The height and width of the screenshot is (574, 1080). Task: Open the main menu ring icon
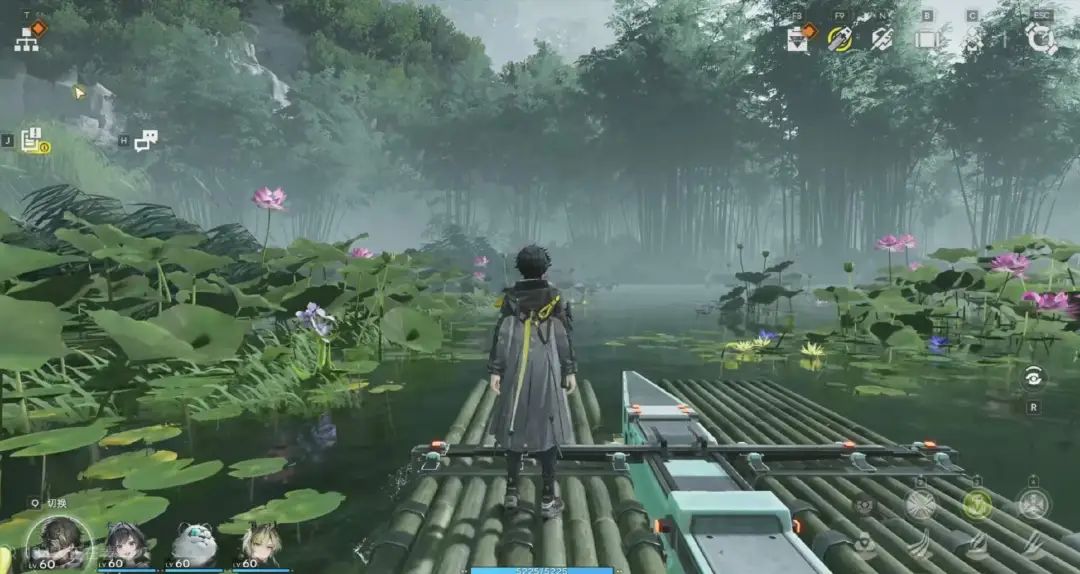1041,39
